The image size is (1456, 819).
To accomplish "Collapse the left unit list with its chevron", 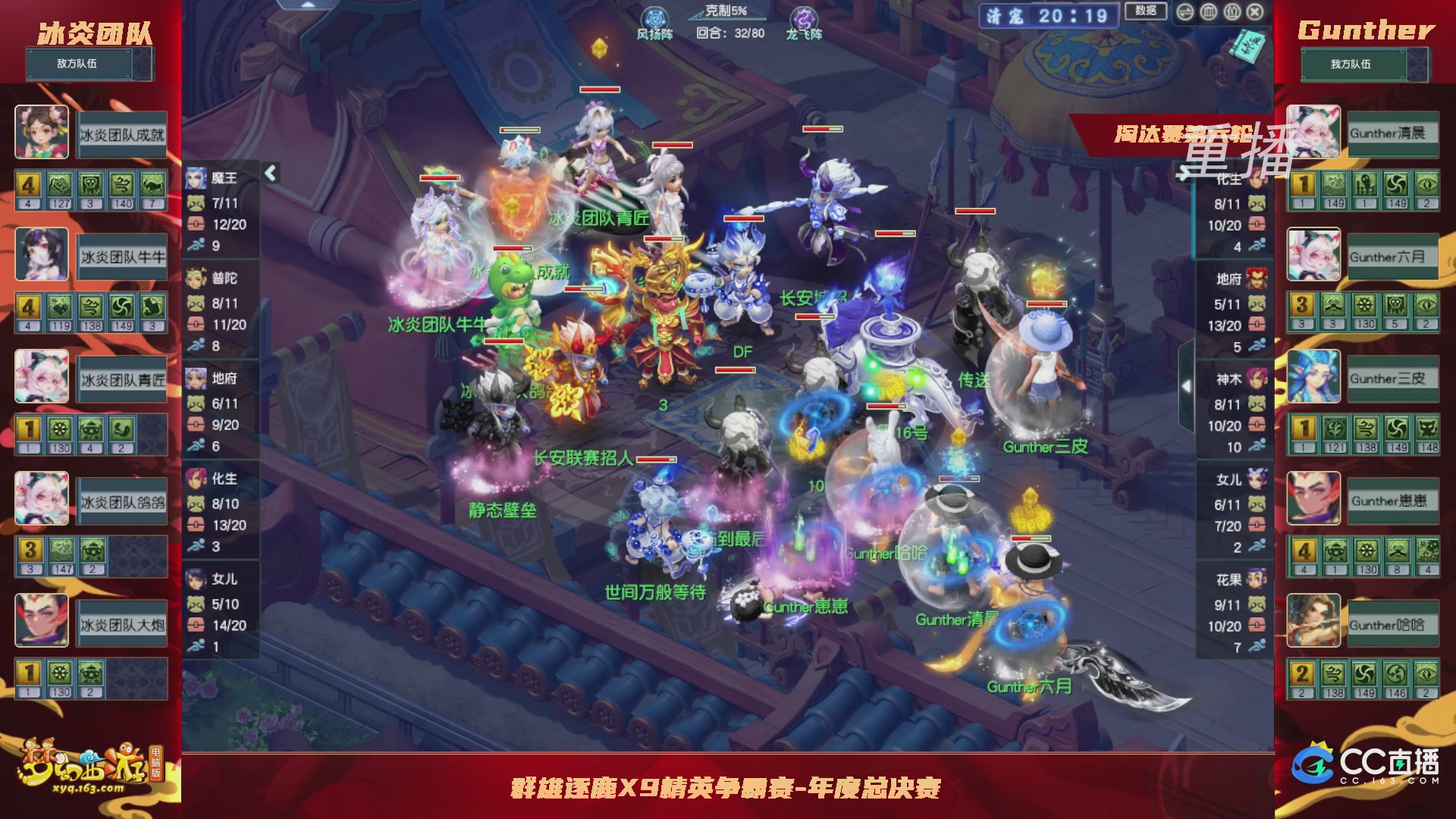I will (270, 174).
